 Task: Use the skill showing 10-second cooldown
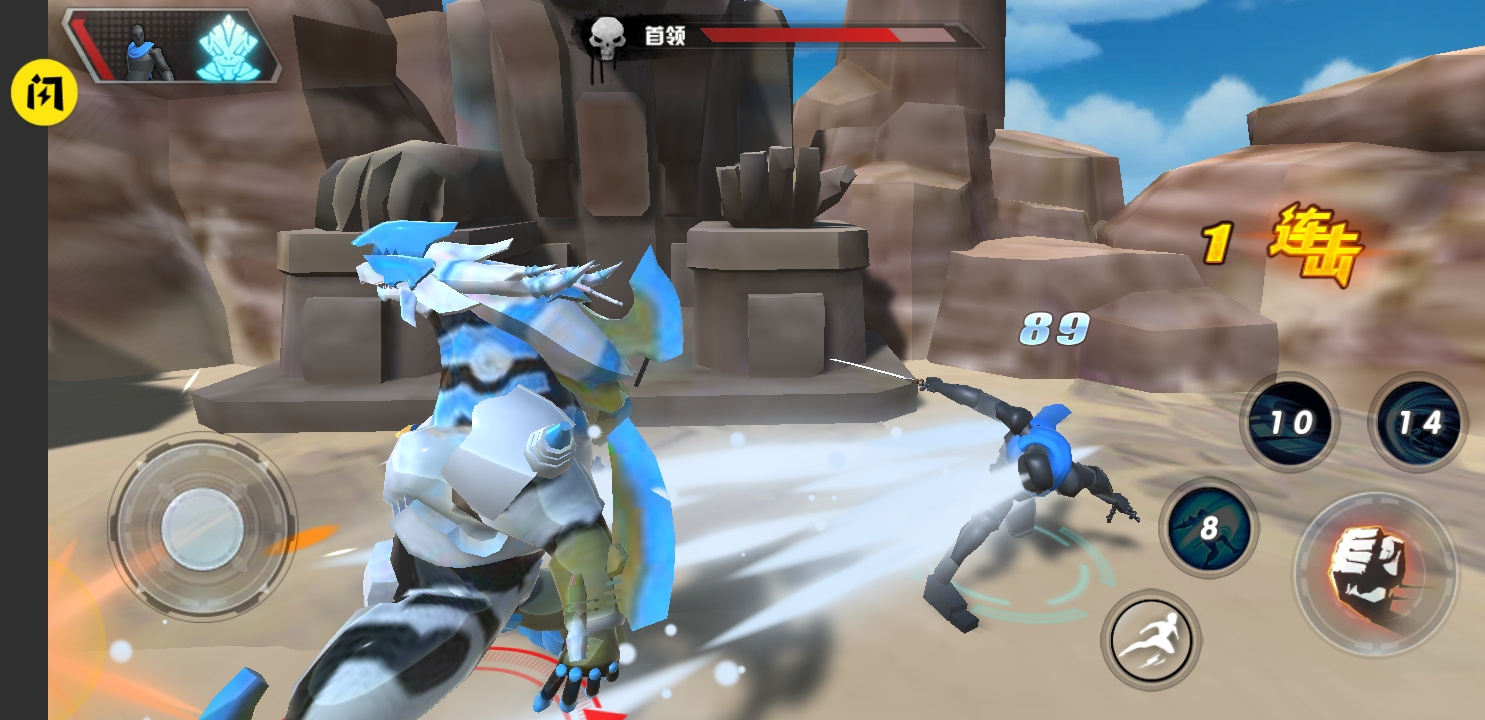(x=1289, y=422)
